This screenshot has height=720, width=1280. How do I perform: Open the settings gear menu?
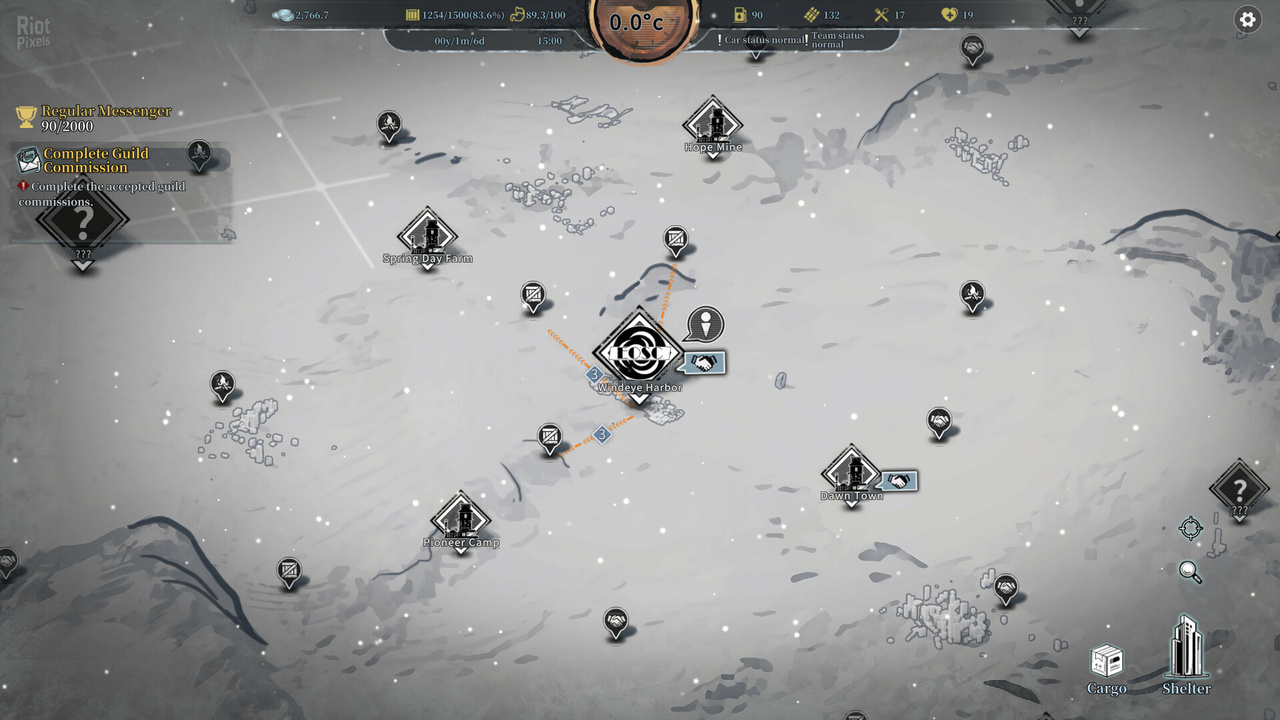1247,19
